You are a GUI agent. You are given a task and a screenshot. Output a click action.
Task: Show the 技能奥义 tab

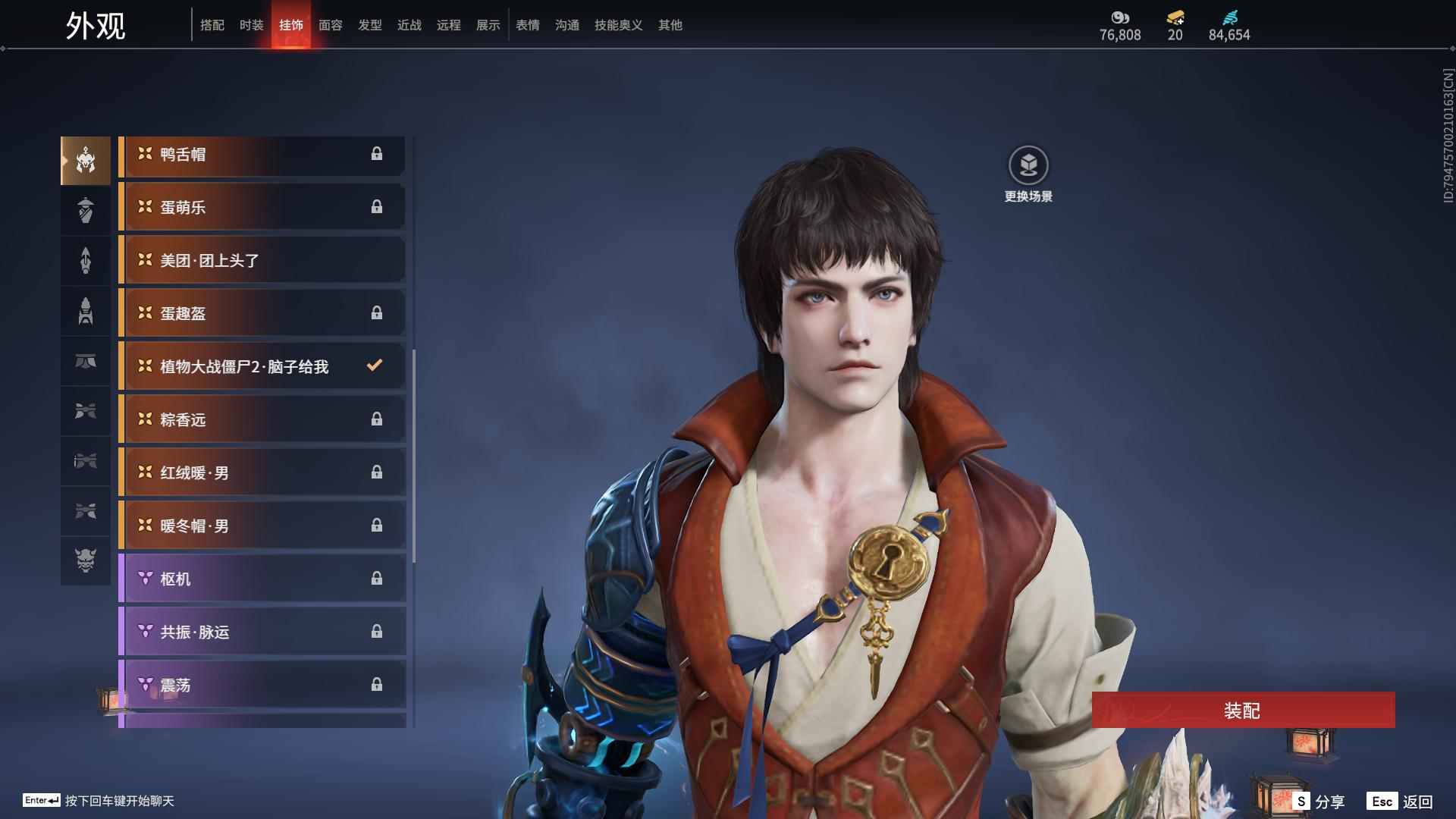pos(618,25)
